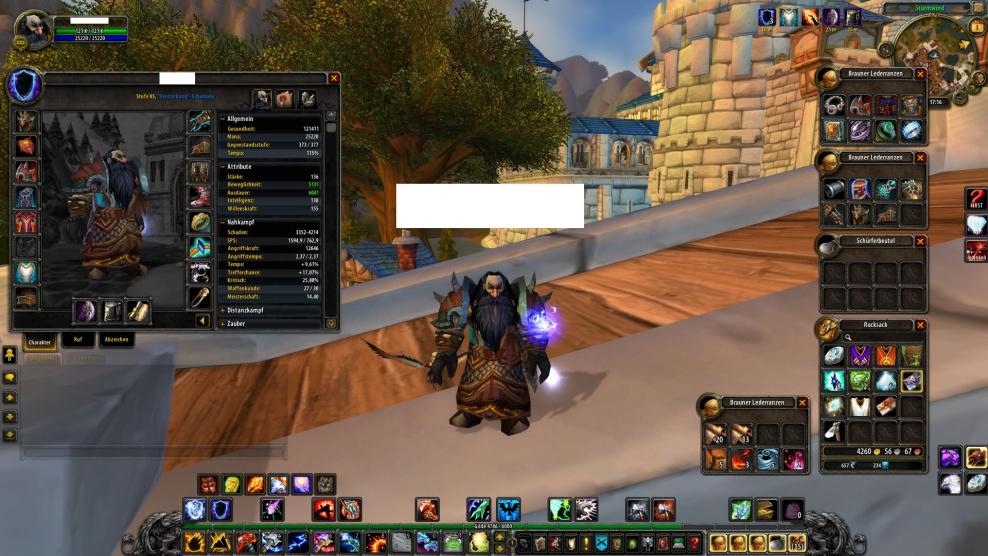
Task: Activate the lightning bolt ability on the action bar
Action: [298, 543]
